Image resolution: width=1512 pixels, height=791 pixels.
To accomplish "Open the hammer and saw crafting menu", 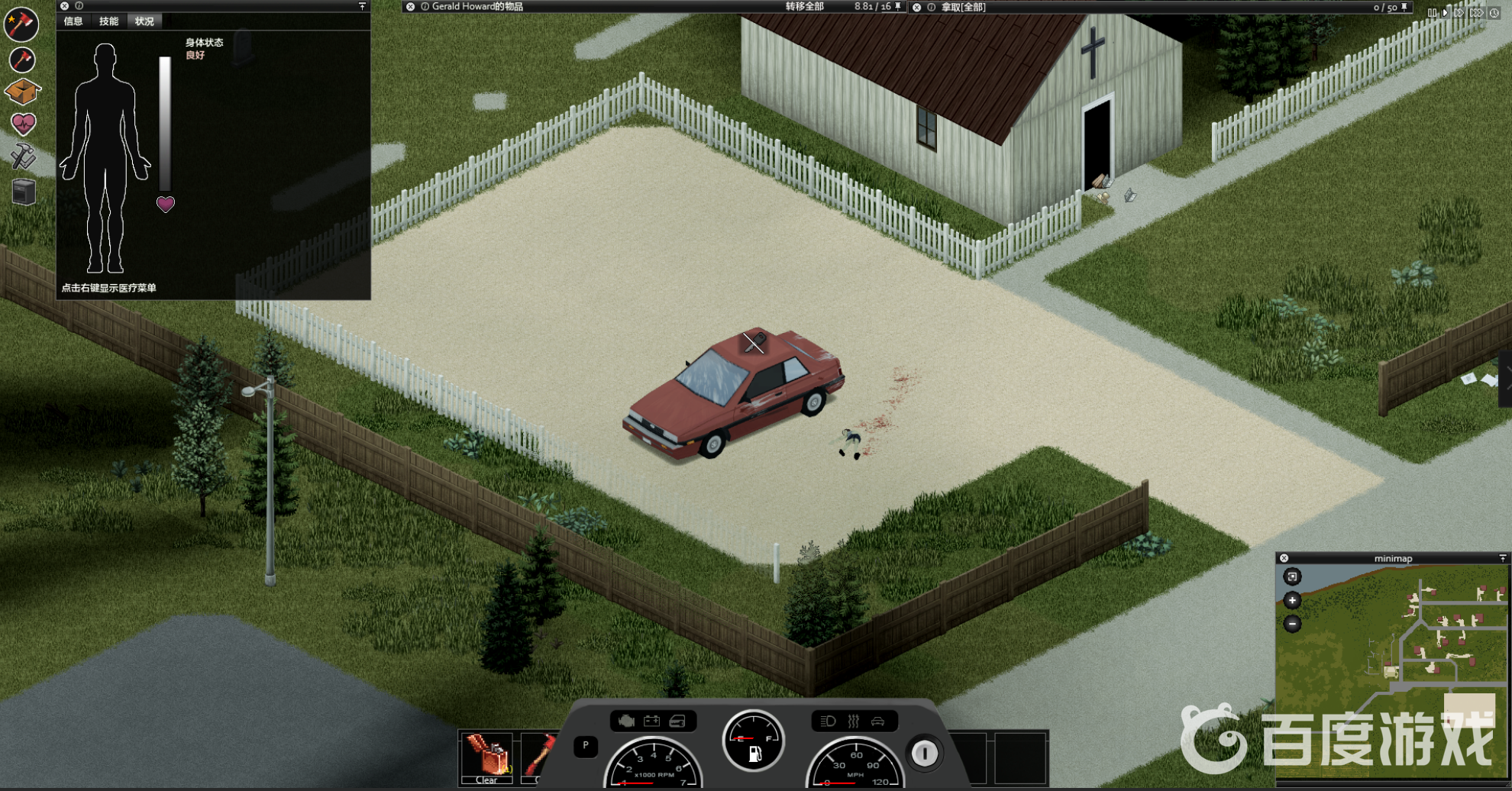I will point(23,157).
